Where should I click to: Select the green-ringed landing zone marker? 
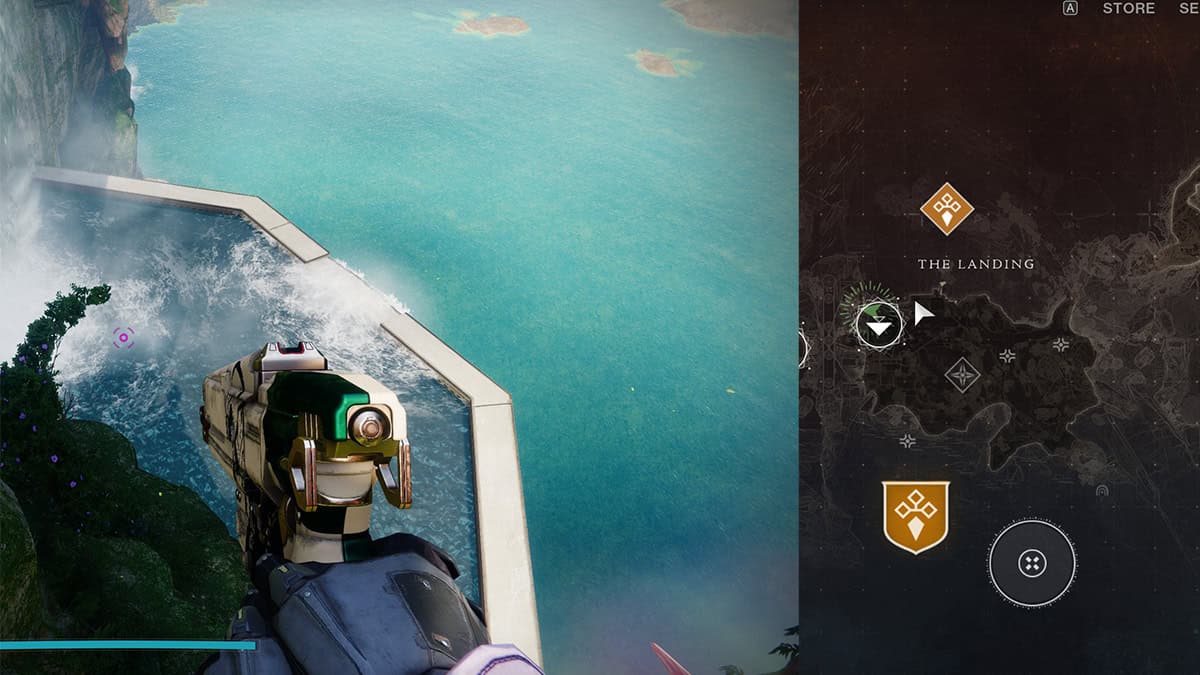[878, 322]
